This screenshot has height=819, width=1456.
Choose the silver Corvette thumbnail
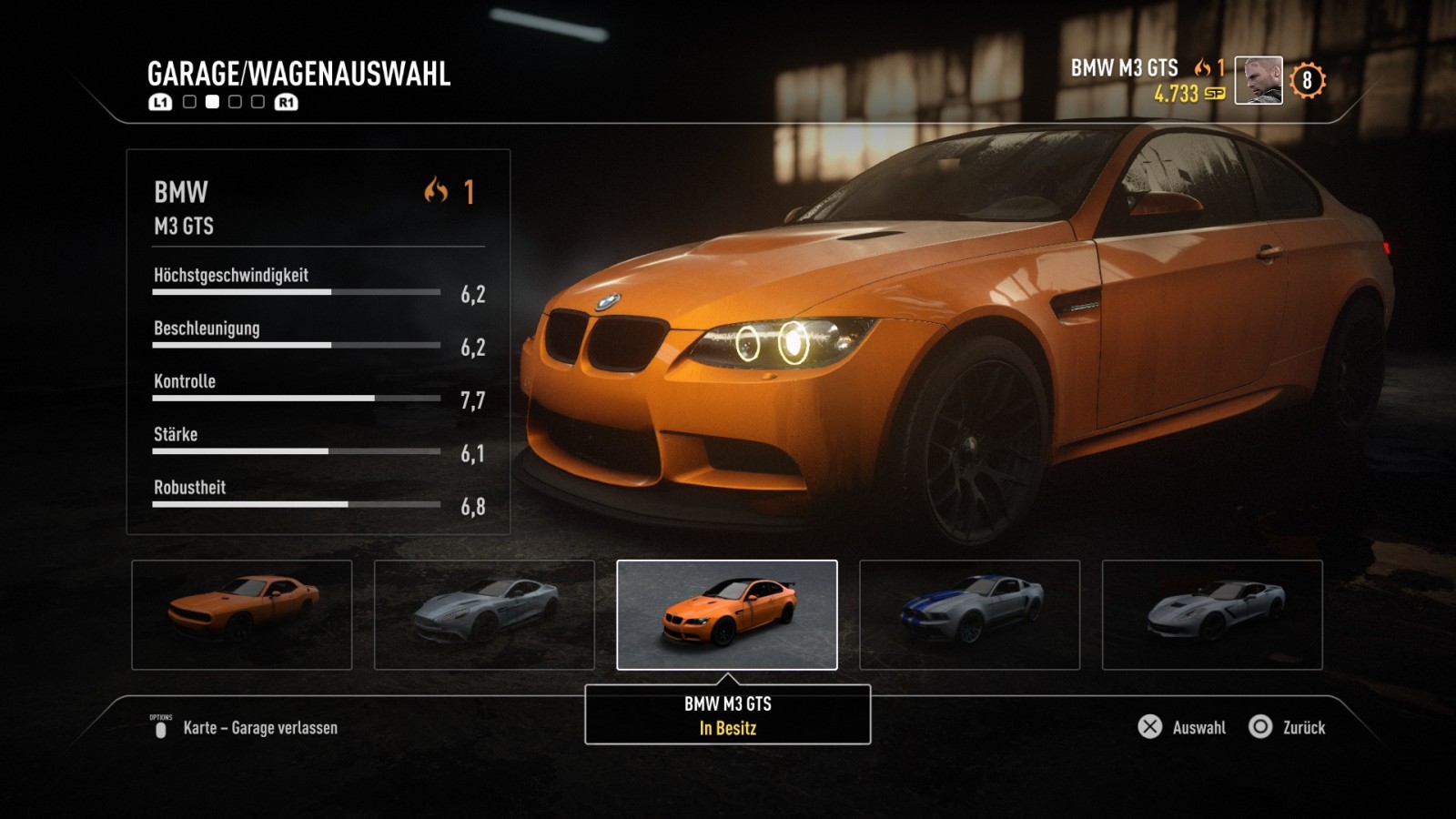point(1212,615)
